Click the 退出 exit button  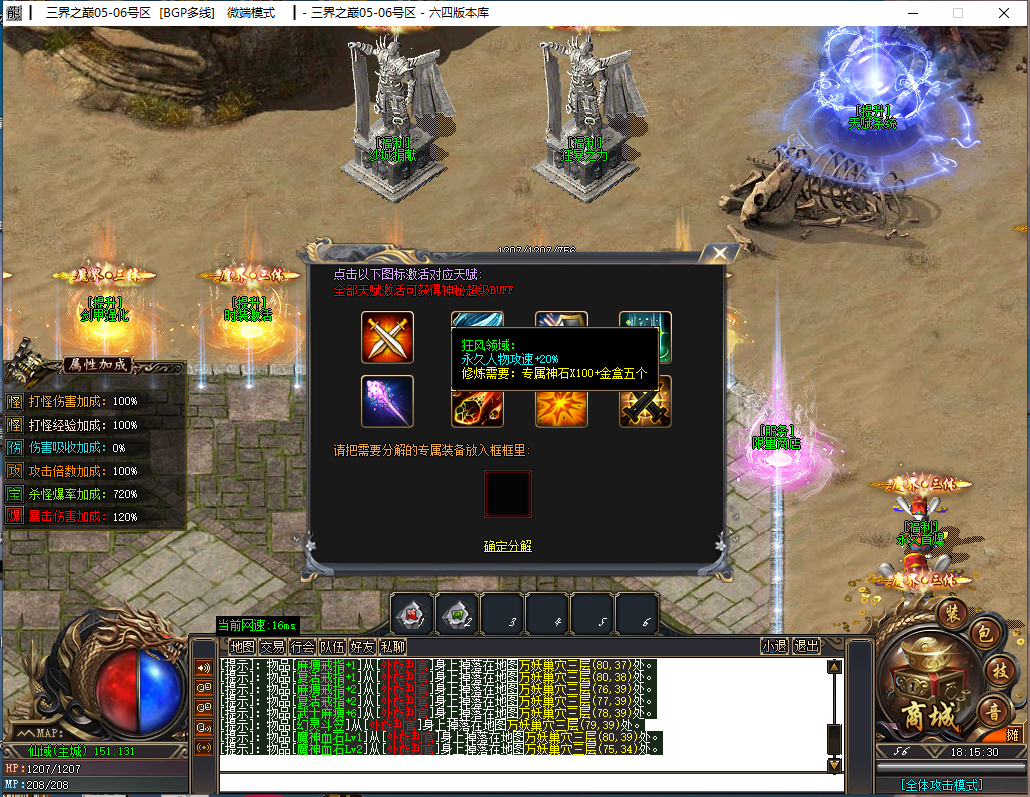(x=806, y=646)
